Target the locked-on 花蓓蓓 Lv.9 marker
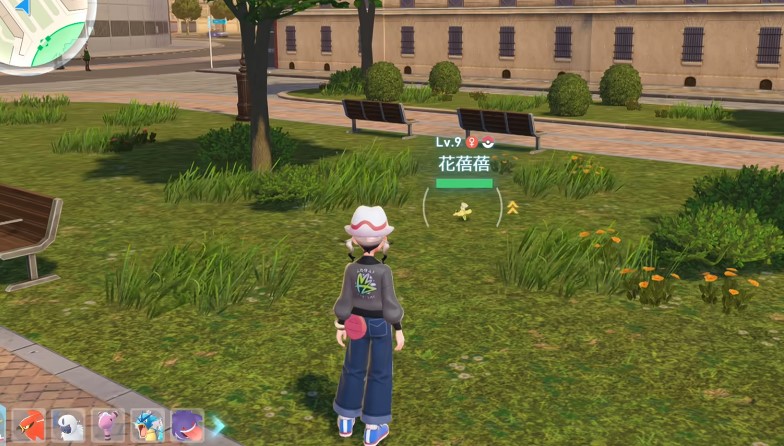The height and width of the screenshot is (446, 784). click(x=462, y=210)
